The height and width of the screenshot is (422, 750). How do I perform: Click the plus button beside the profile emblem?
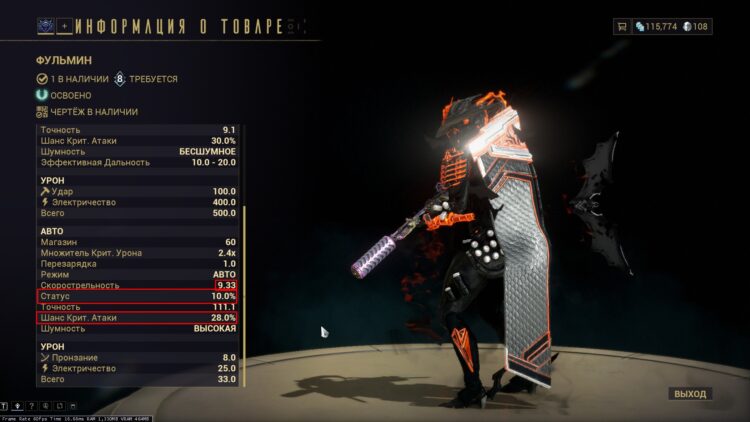tap(65, 24)
